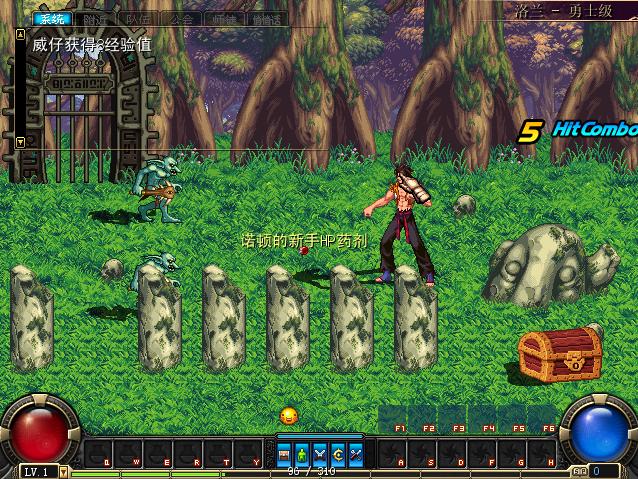Click the chat log scroll-down arrow
638x479 pixels.
(21, 142)
